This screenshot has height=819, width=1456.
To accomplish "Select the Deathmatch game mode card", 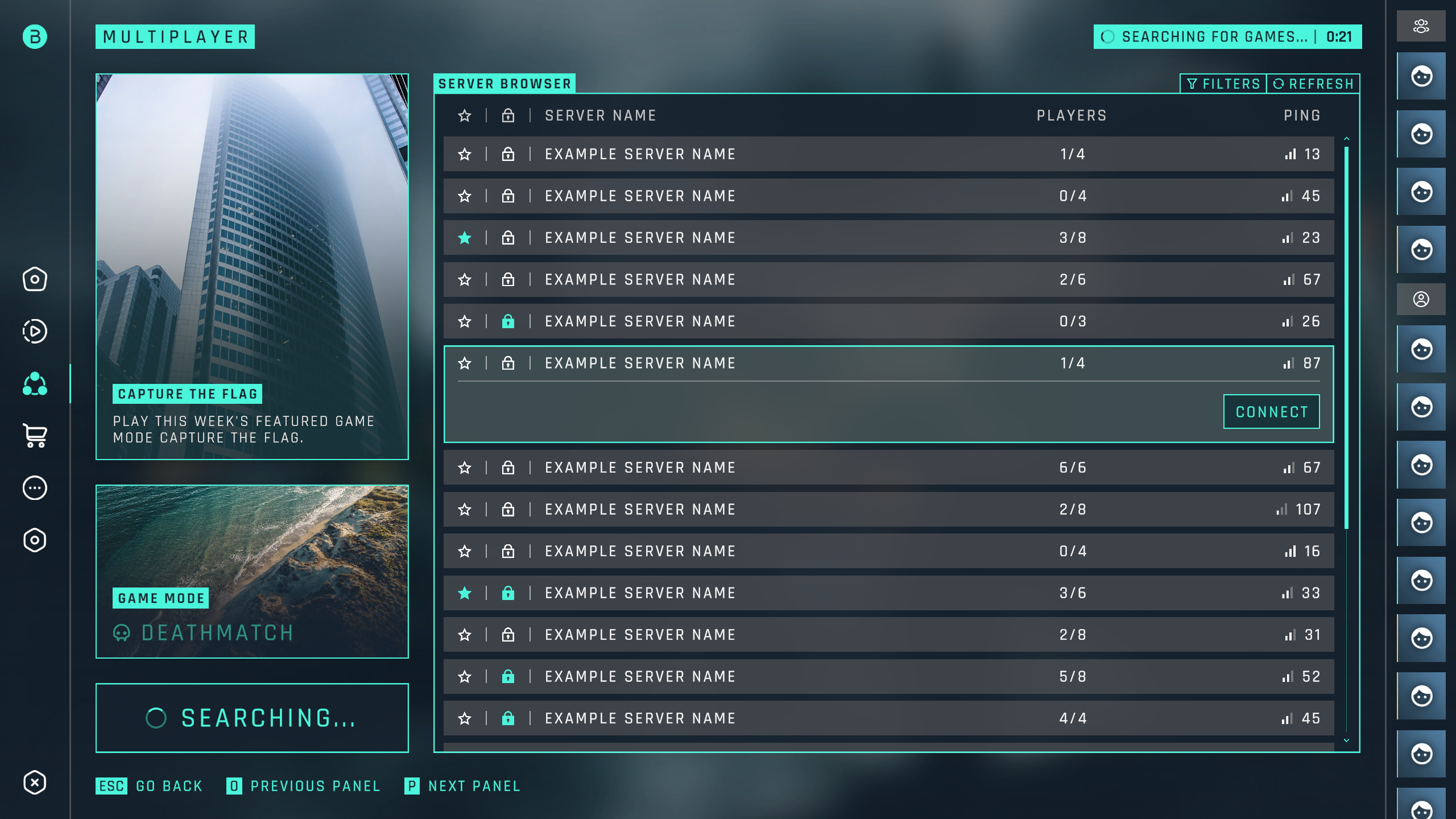I will (252, 571).
